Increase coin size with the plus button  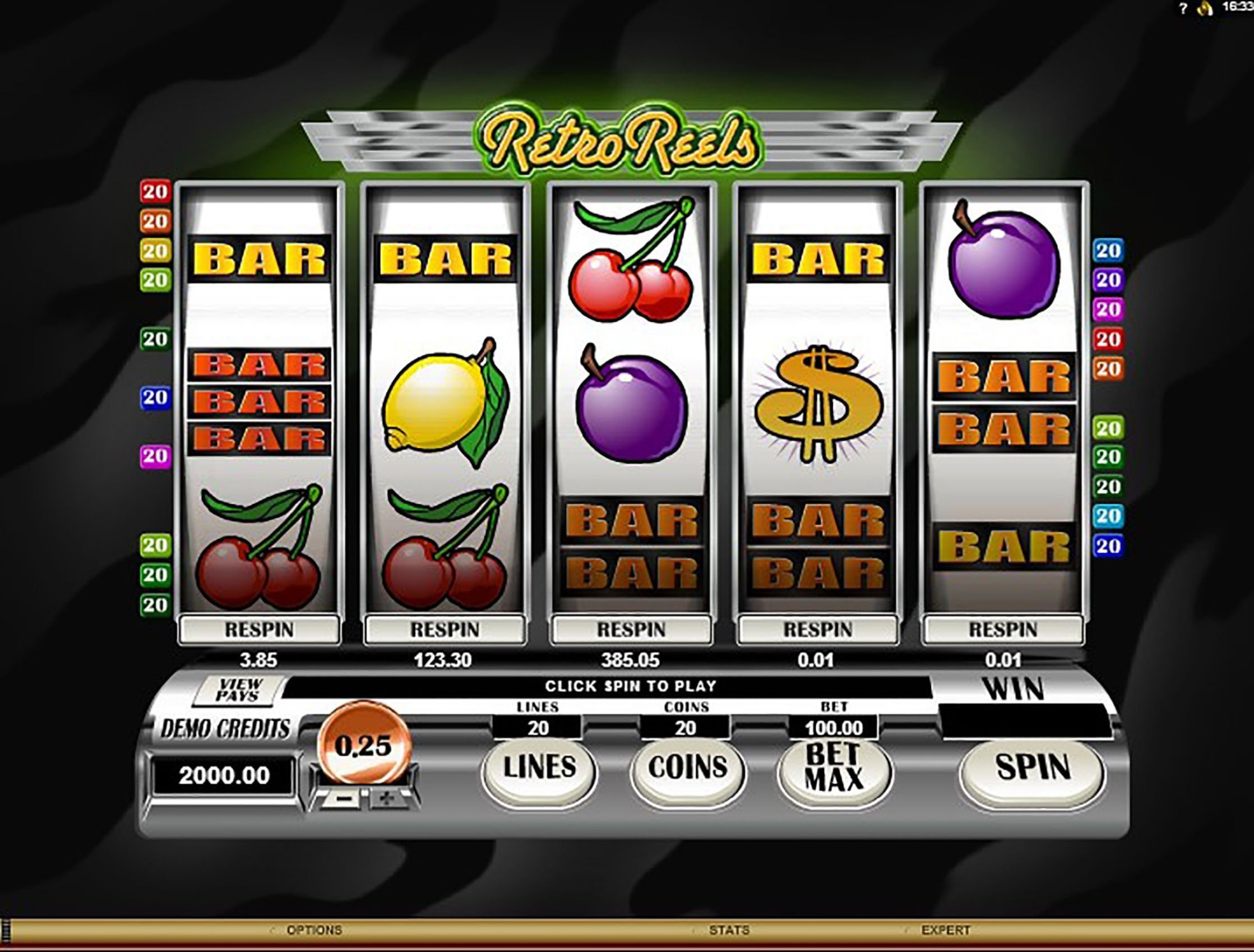pos(387,798)
